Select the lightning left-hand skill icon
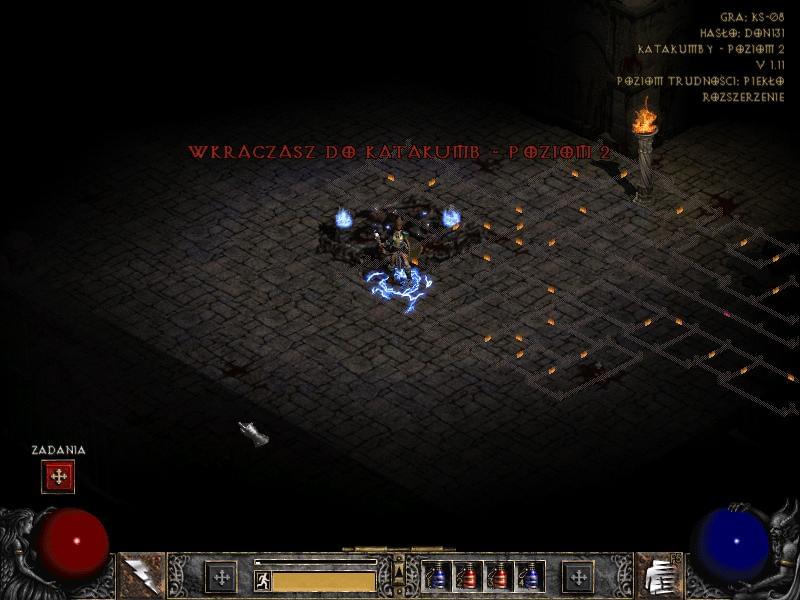800x600 pixels. [x=141, y=576]
